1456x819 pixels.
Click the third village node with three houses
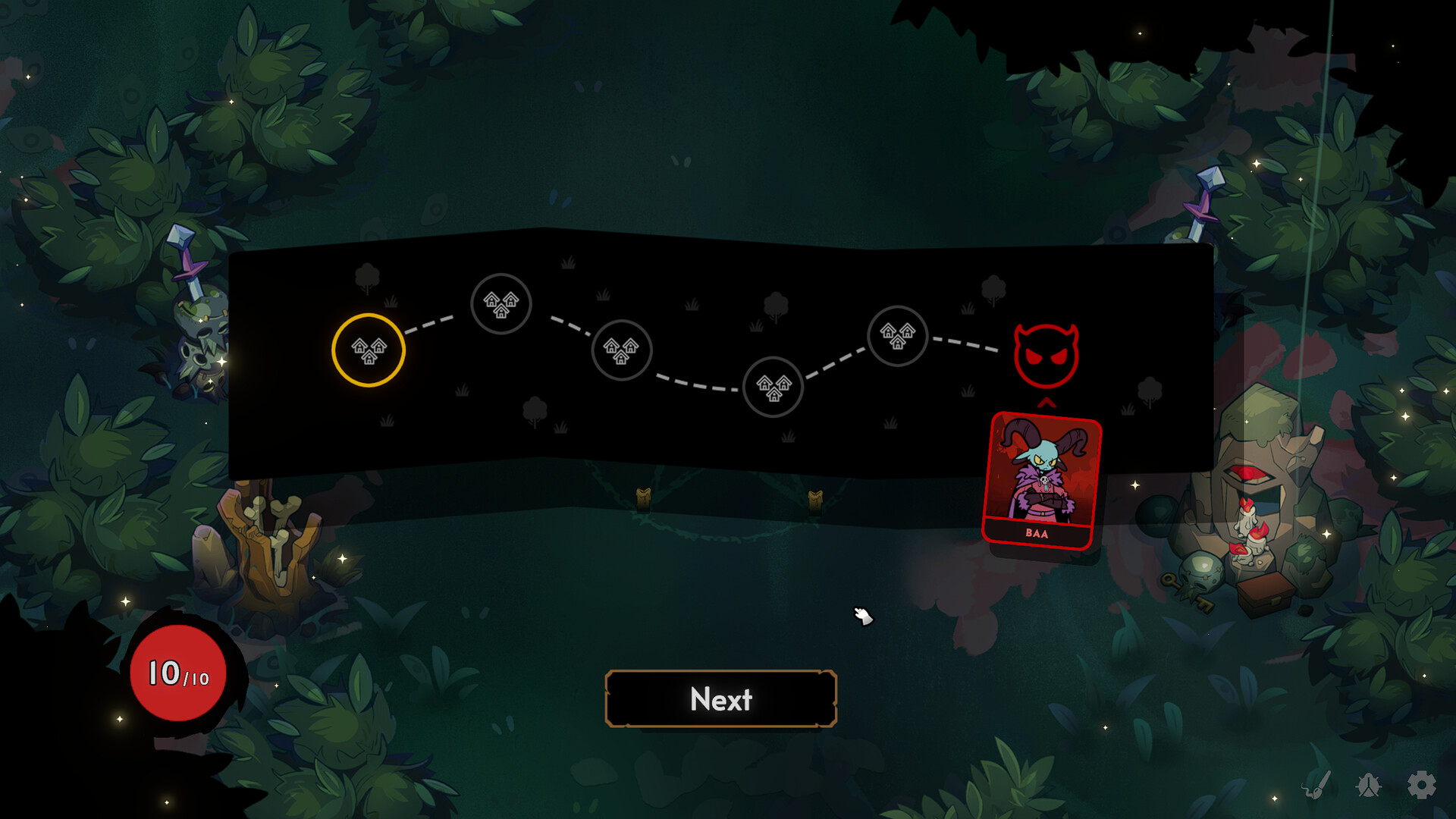[x=621, y=350]
